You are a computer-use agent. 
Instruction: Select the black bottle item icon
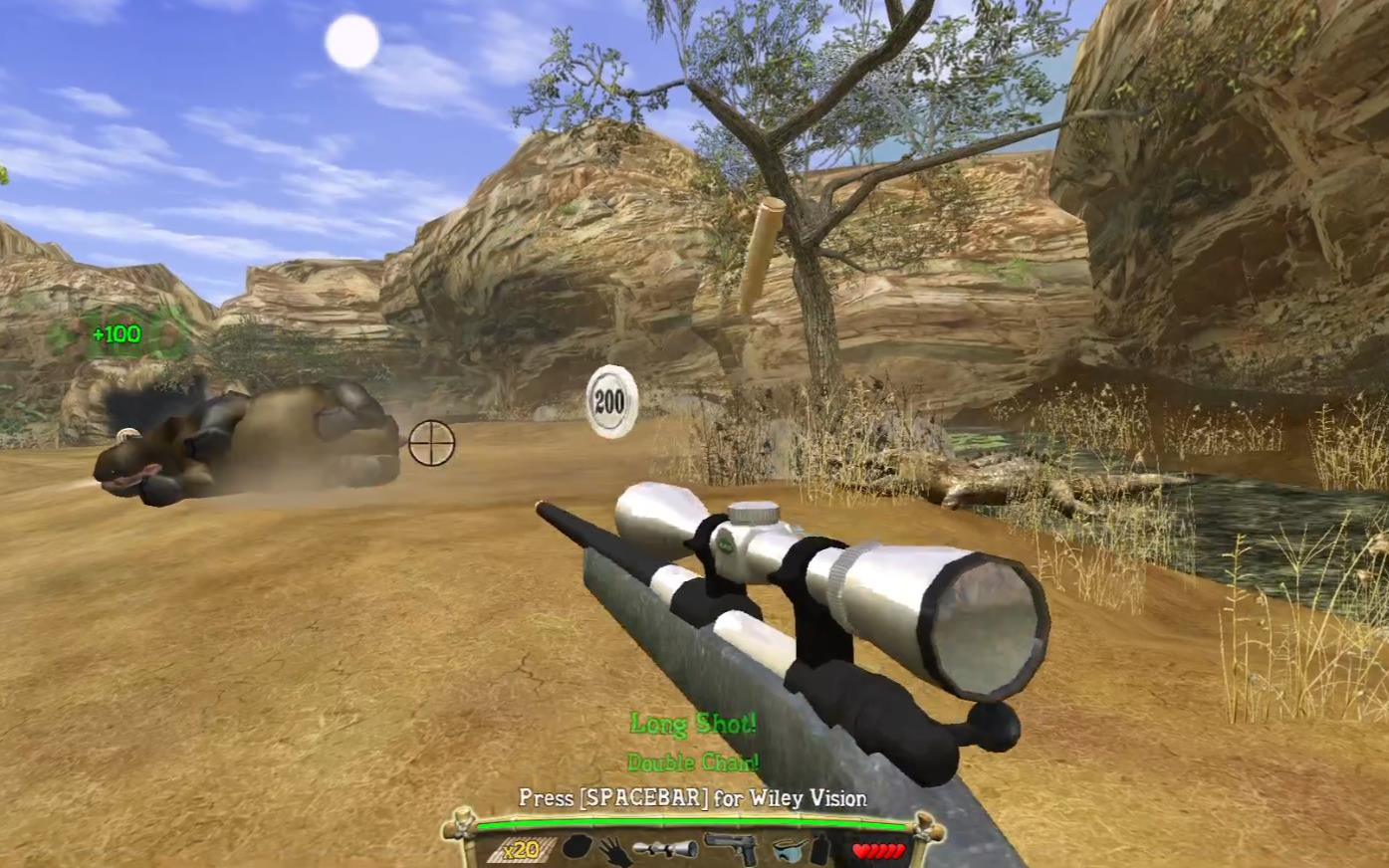(819, 849)
